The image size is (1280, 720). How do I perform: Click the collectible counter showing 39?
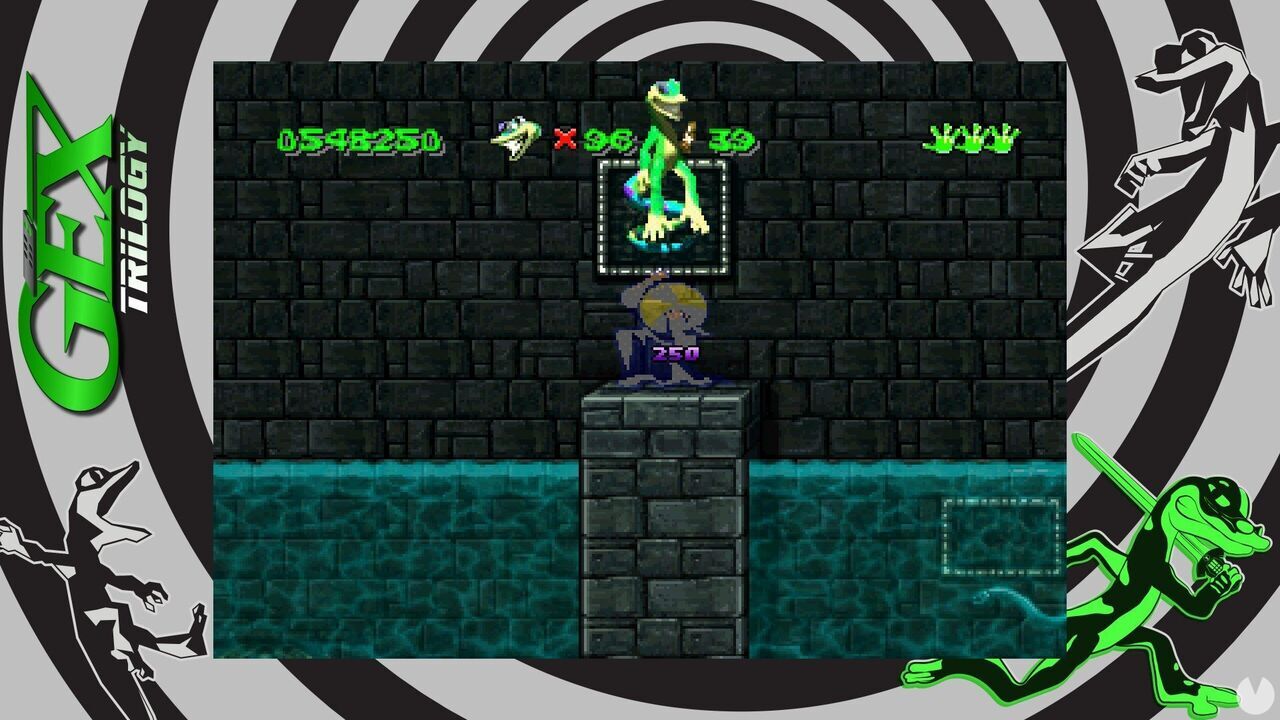click(731, 138)
